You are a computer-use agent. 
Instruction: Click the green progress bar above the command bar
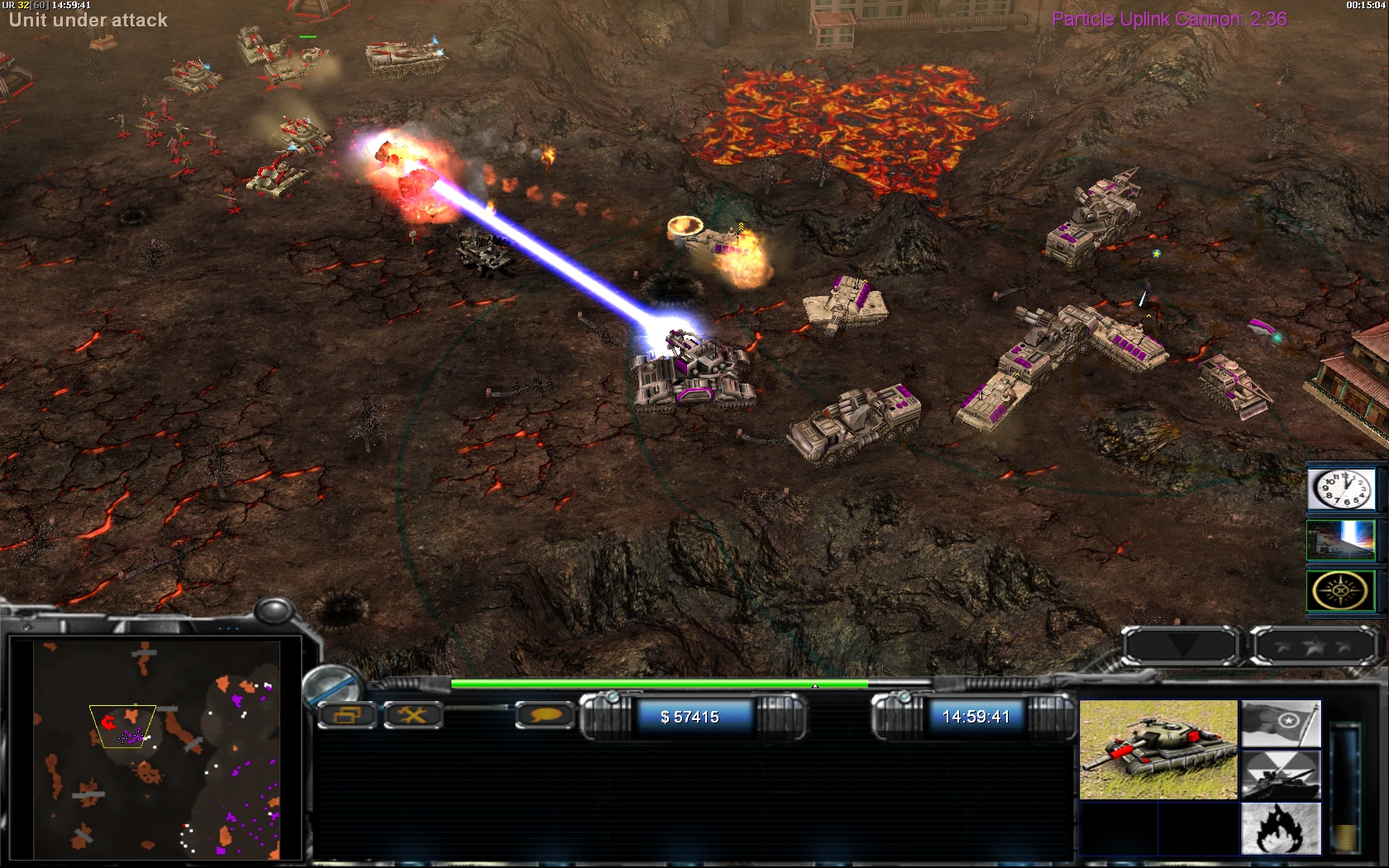pyautogui.click(x=661, y=684)
